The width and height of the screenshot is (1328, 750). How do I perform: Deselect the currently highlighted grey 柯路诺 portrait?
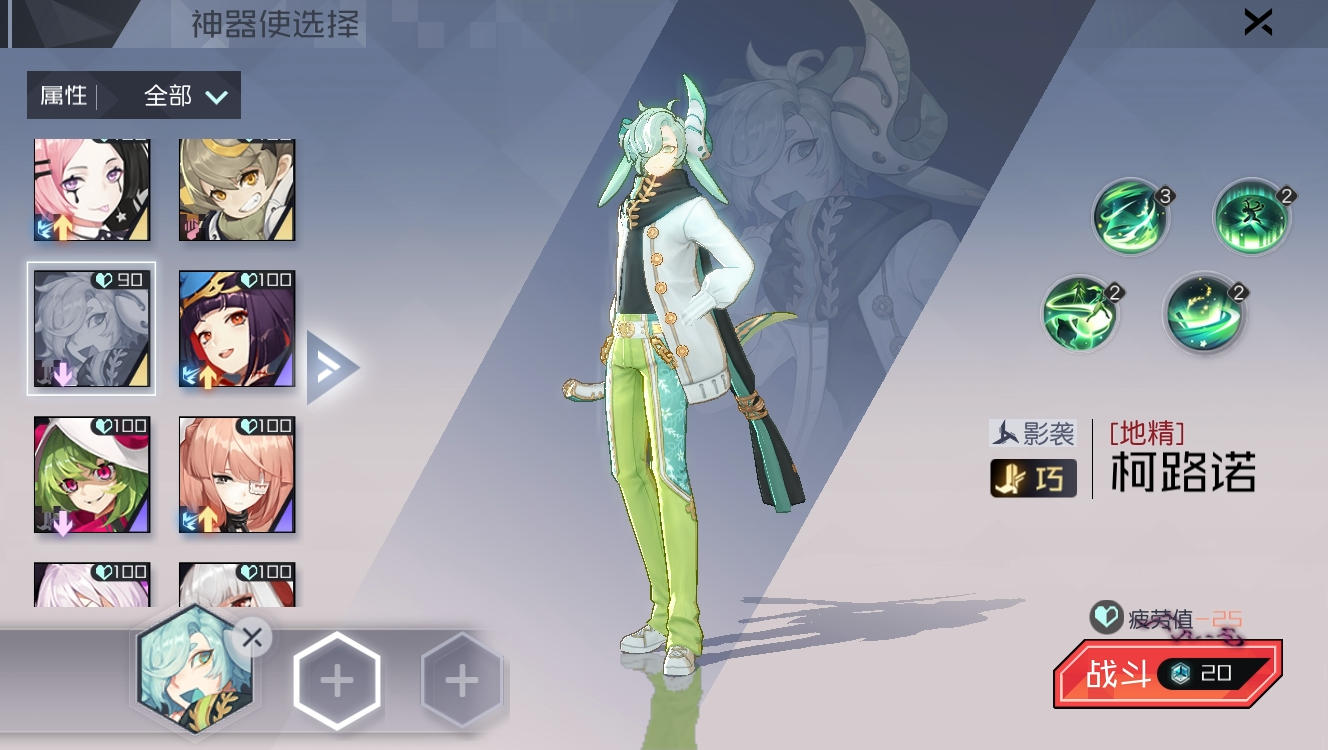[91, 328]
